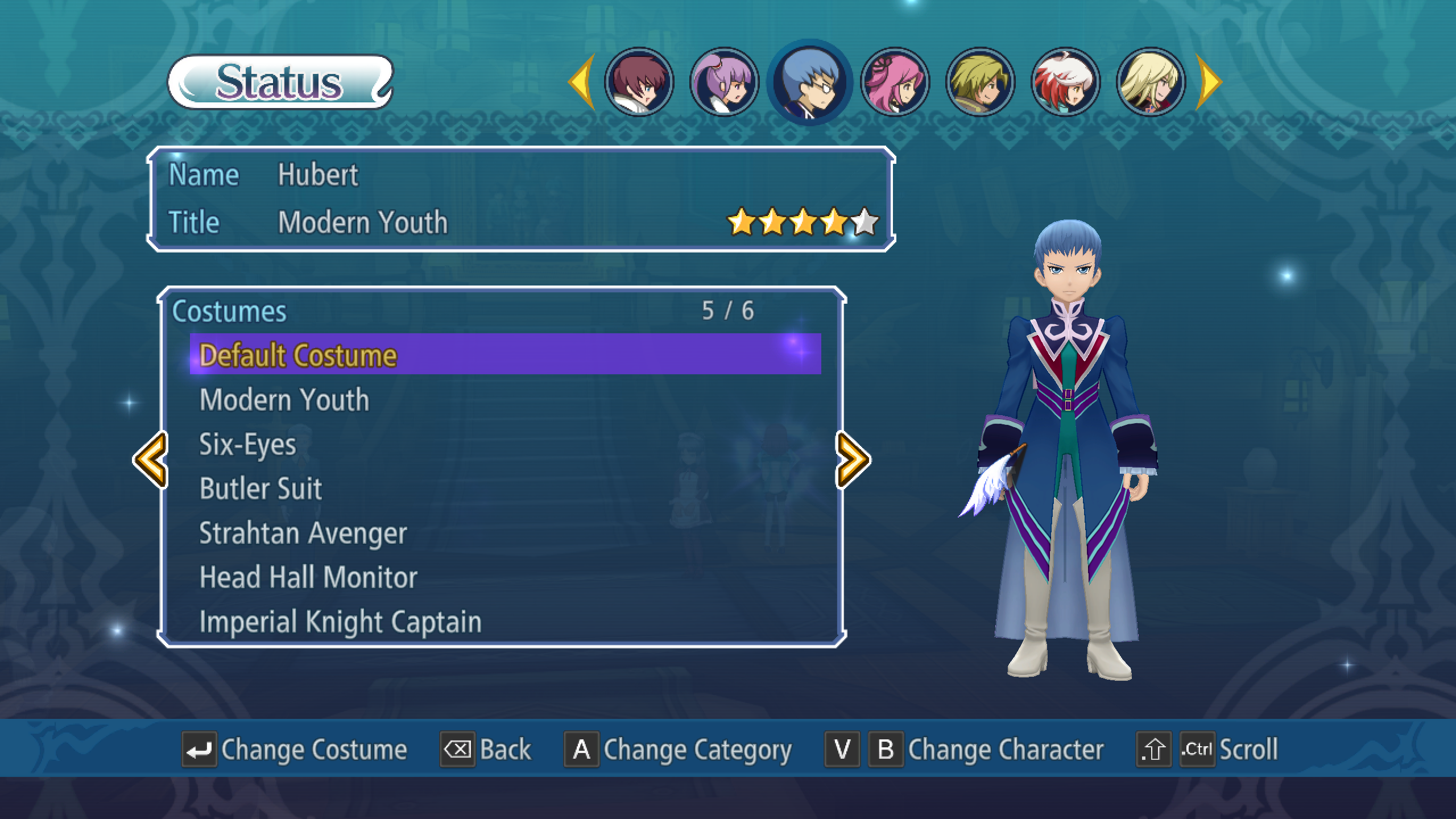Viewport: 1456px width, 819px height.
Task: Select Hubert's blue-haired portrait
Action: tap(809, 82)
